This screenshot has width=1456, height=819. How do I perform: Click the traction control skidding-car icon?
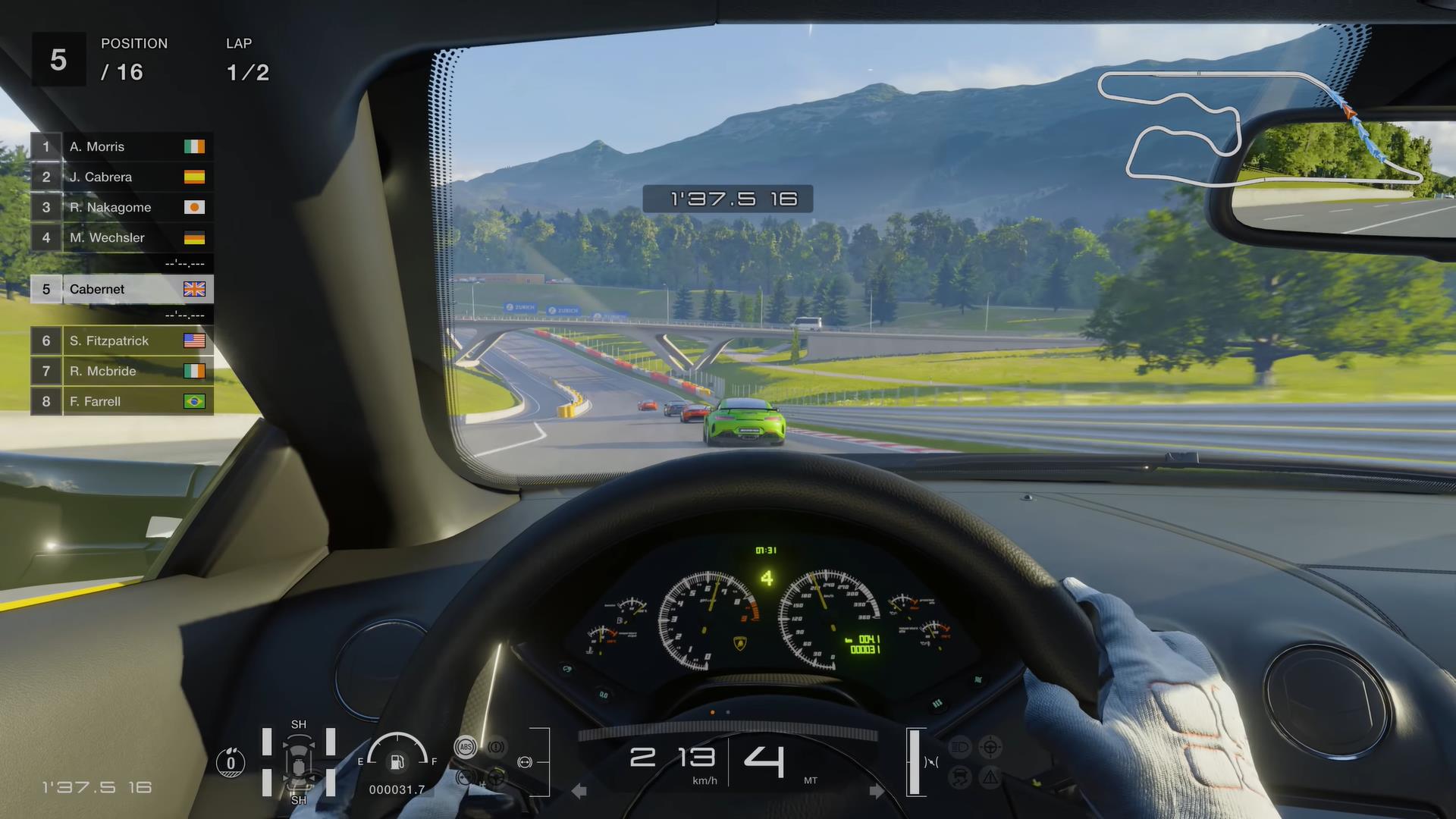(959, 777)
